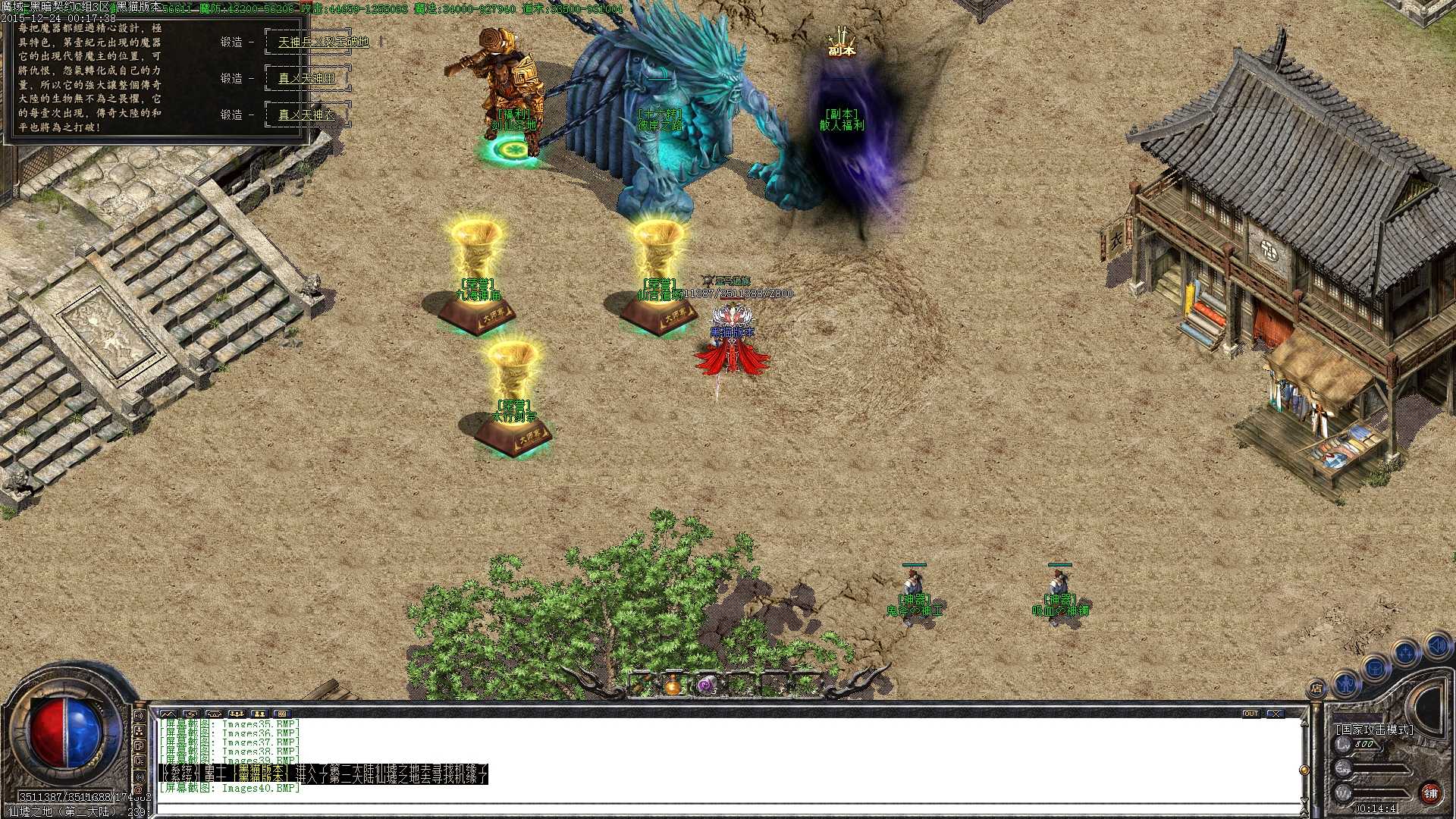
Task: Select 真义天神衣 in the forge list
Action: pyautogui.click(x=306, y=114)
